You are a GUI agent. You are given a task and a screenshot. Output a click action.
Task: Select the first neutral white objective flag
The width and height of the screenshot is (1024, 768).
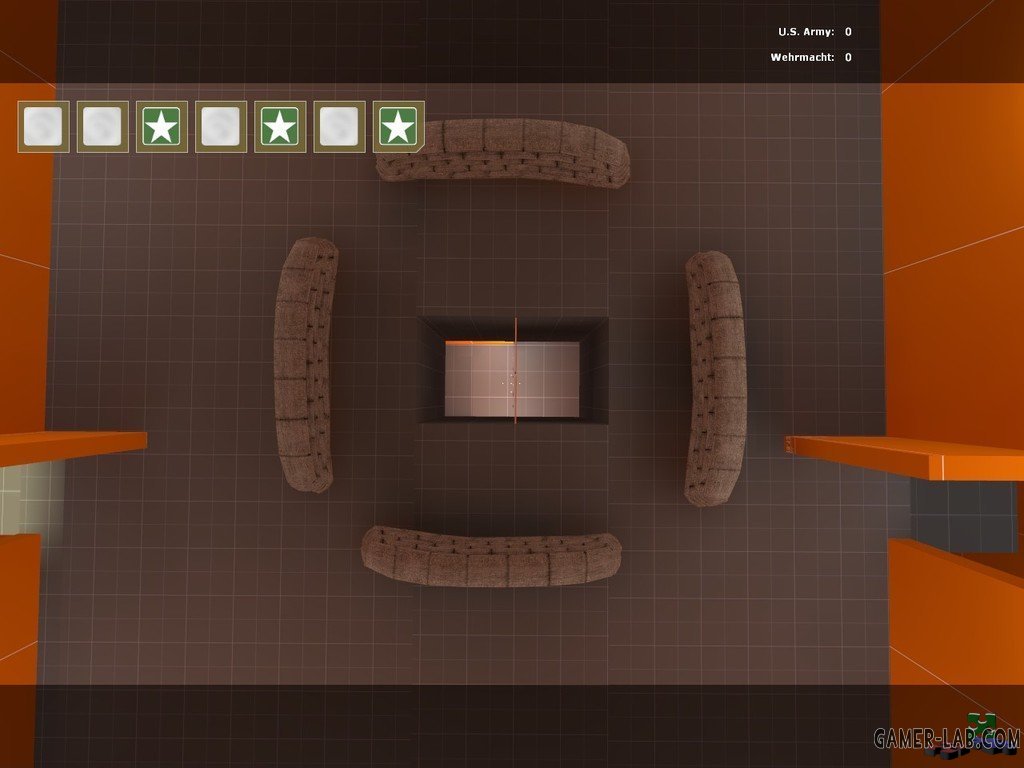point(43,127)
